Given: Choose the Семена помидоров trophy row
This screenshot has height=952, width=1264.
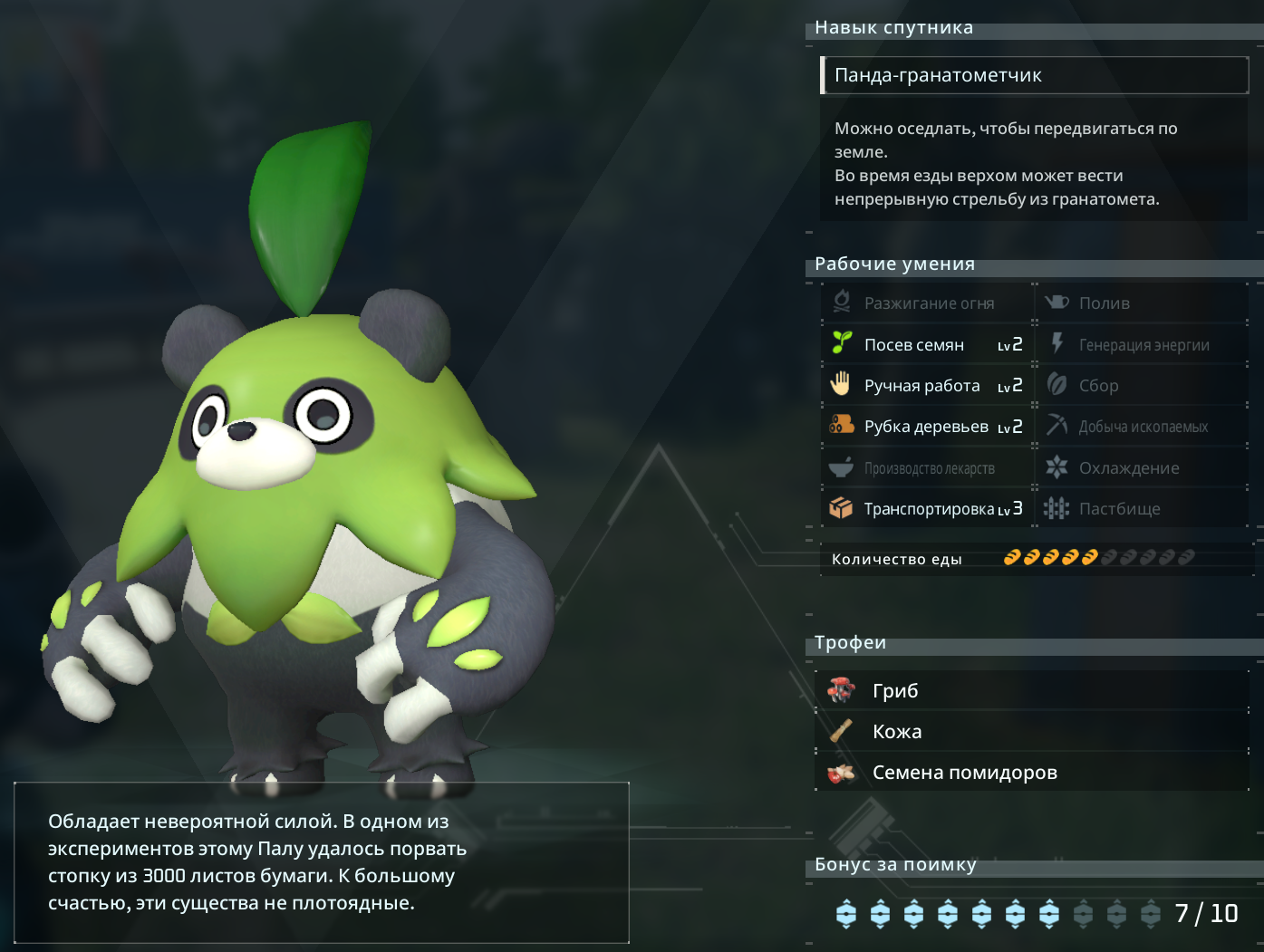Looking at the screenshot, I should 1031,773.
